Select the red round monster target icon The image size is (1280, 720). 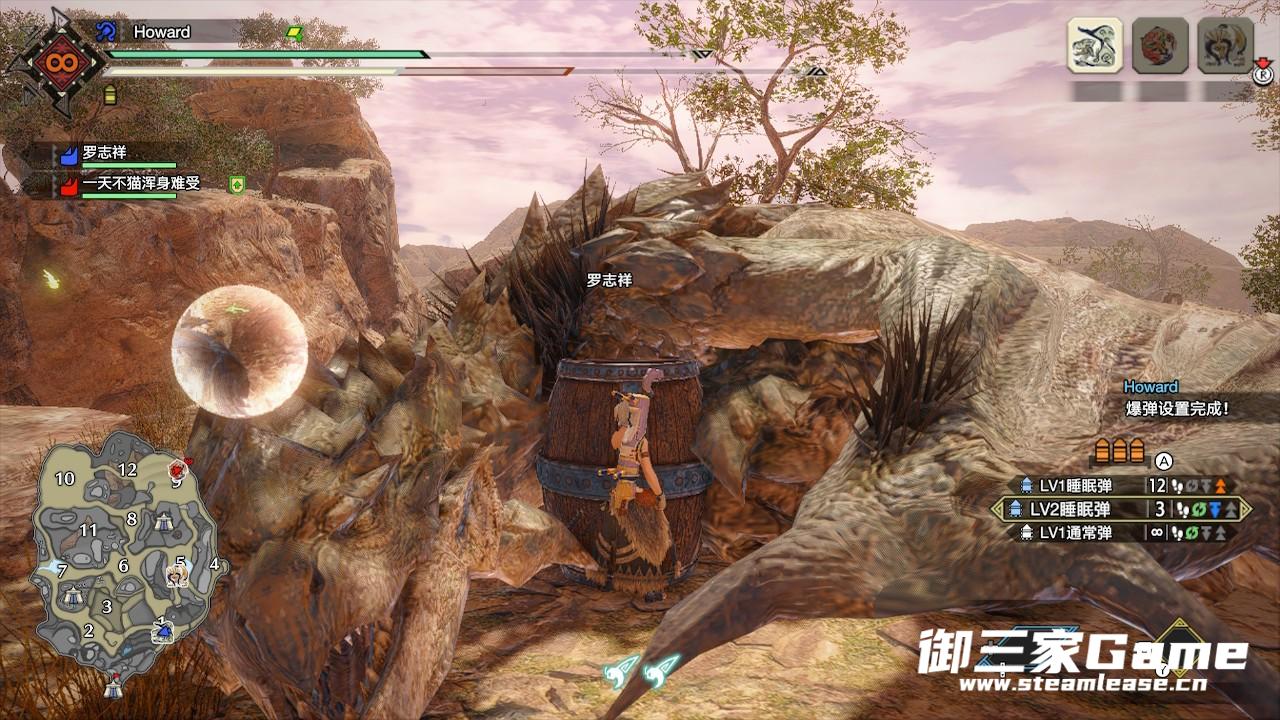tap(1160, 45)
